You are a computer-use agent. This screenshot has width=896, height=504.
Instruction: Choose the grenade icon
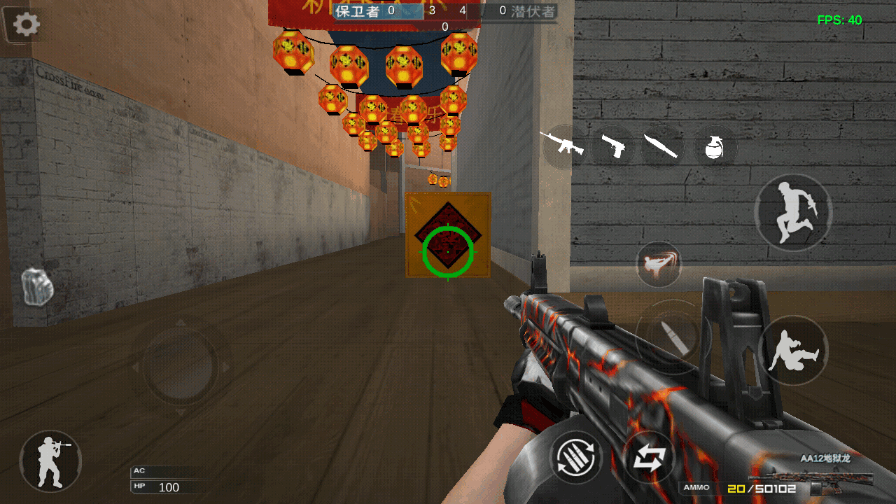tap(713, 147)
